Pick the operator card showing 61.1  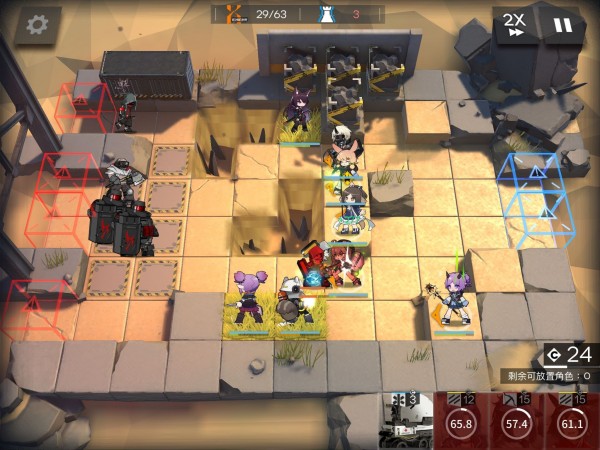click(x=572, y=421)
